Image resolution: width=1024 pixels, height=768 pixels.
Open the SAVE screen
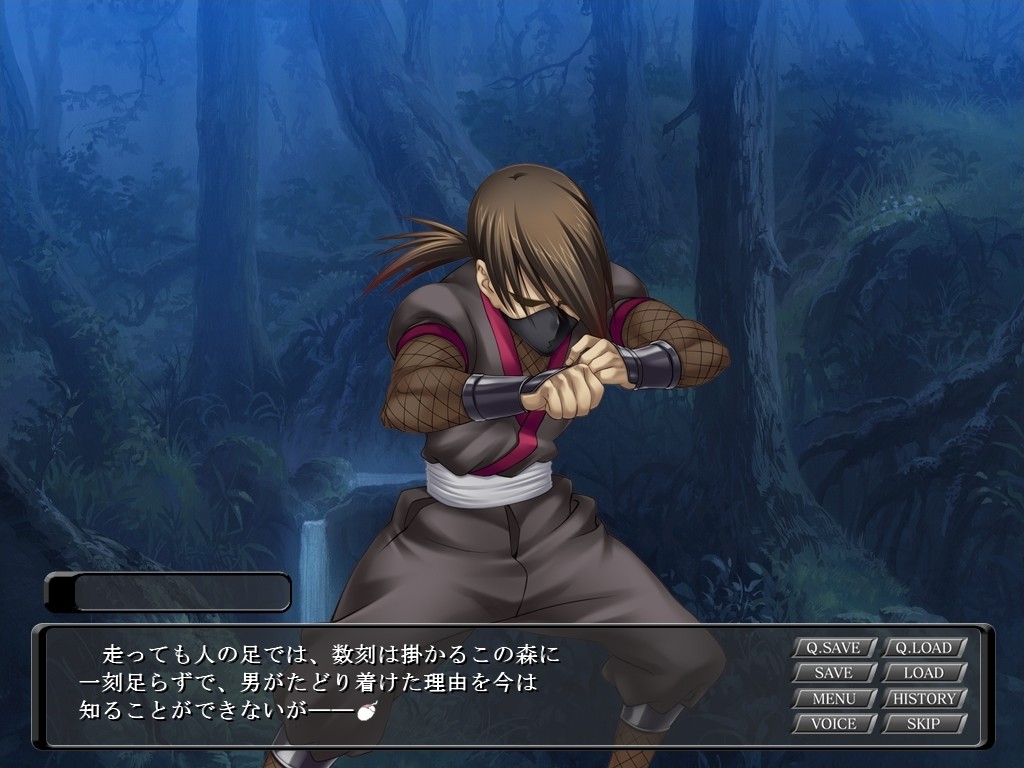tap(834, 673)
